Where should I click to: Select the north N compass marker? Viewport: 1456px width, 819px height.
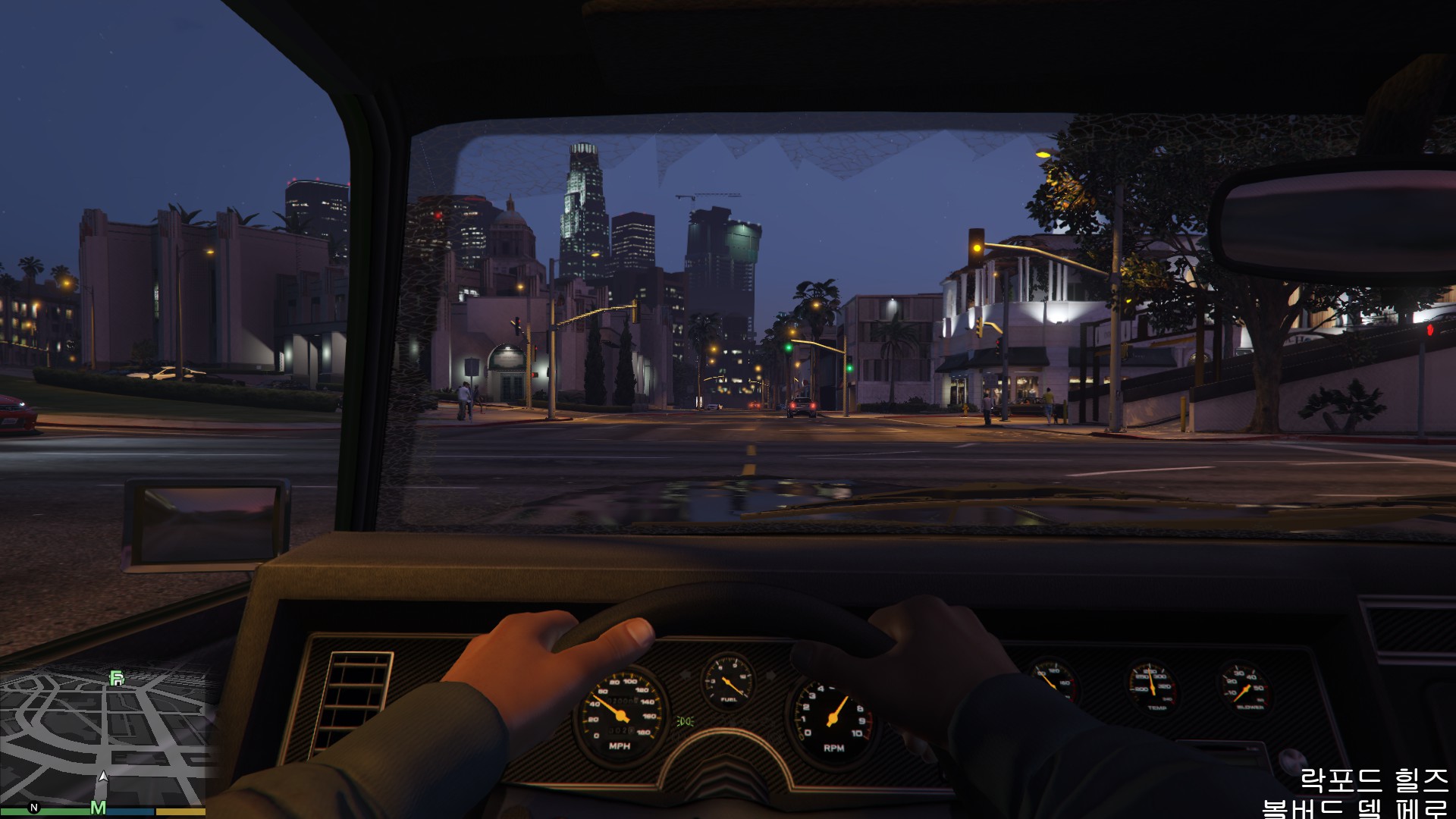tap(34, 806)
